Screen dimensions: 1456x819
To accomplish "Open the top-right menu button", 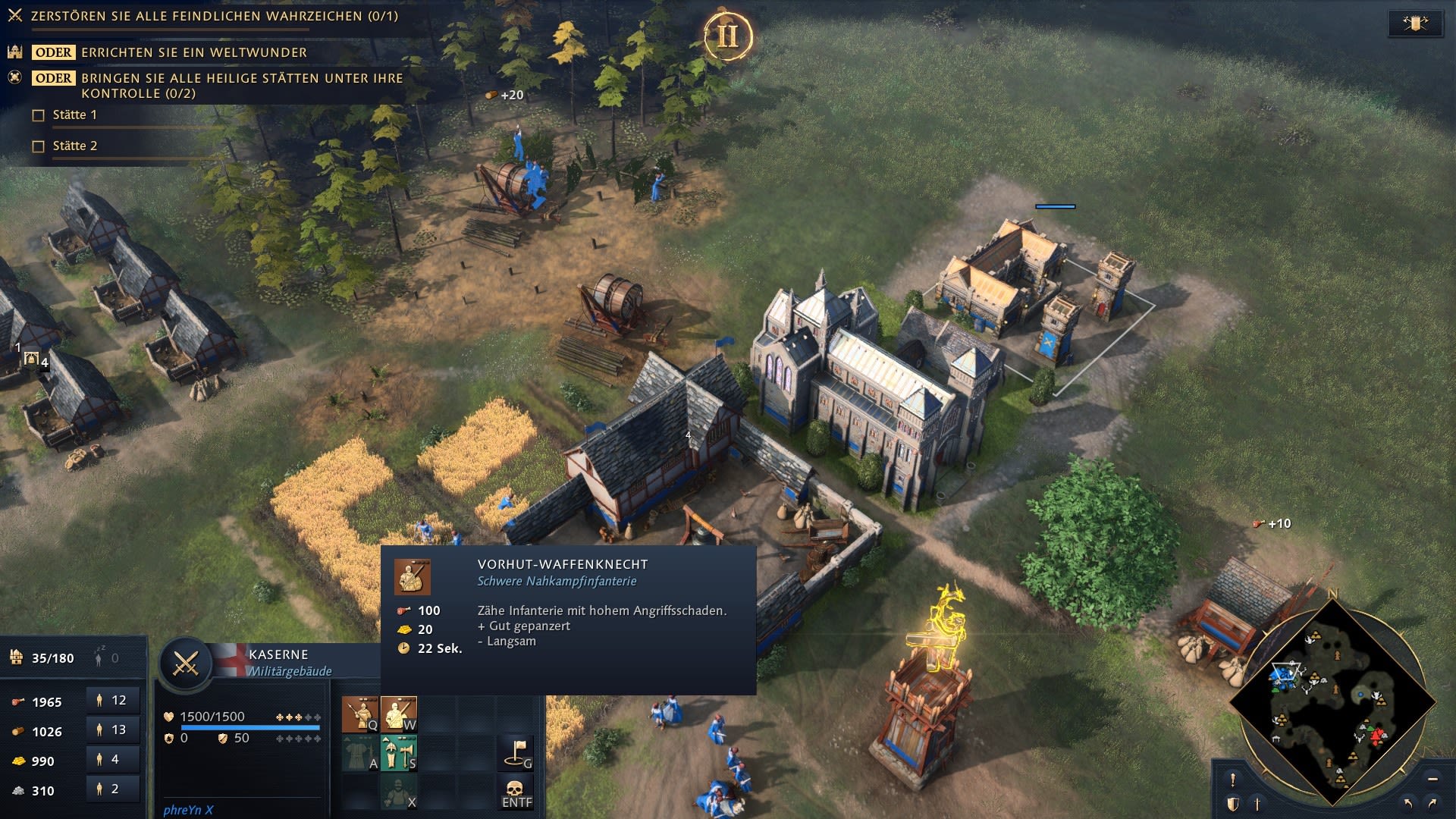I will [1415, 23].
